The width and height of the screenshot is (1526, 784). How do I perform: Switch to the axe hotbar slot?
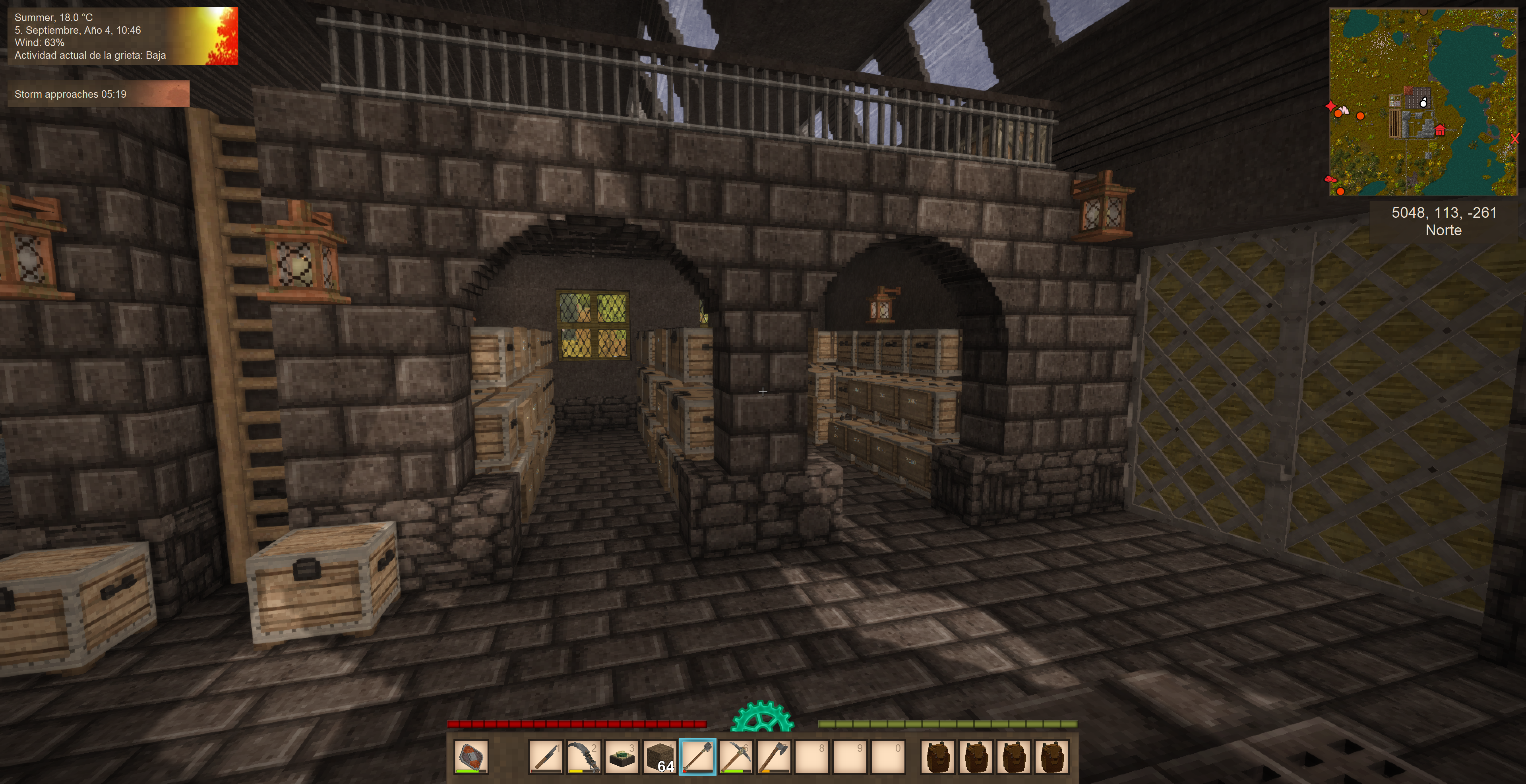click(x=774, y=756)
